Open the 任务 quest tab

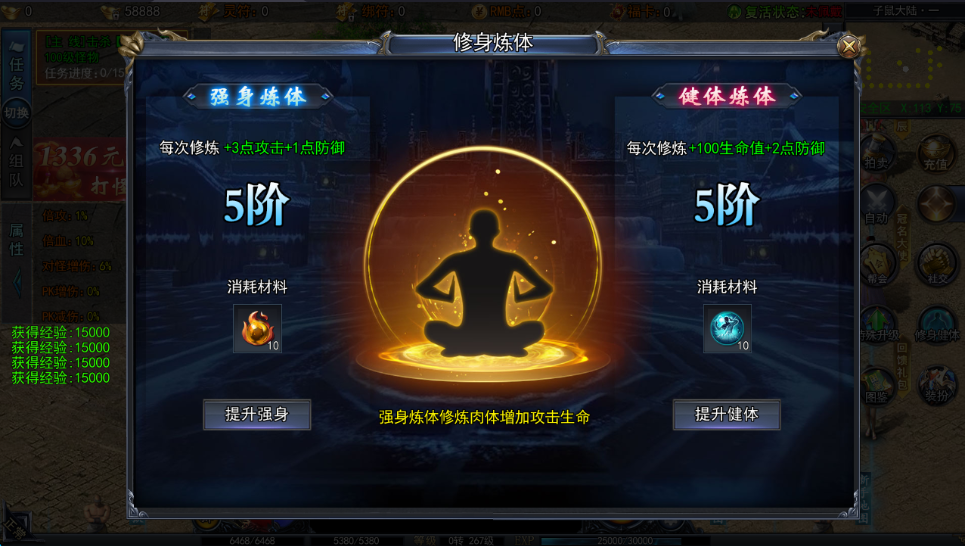pos(17,73)
